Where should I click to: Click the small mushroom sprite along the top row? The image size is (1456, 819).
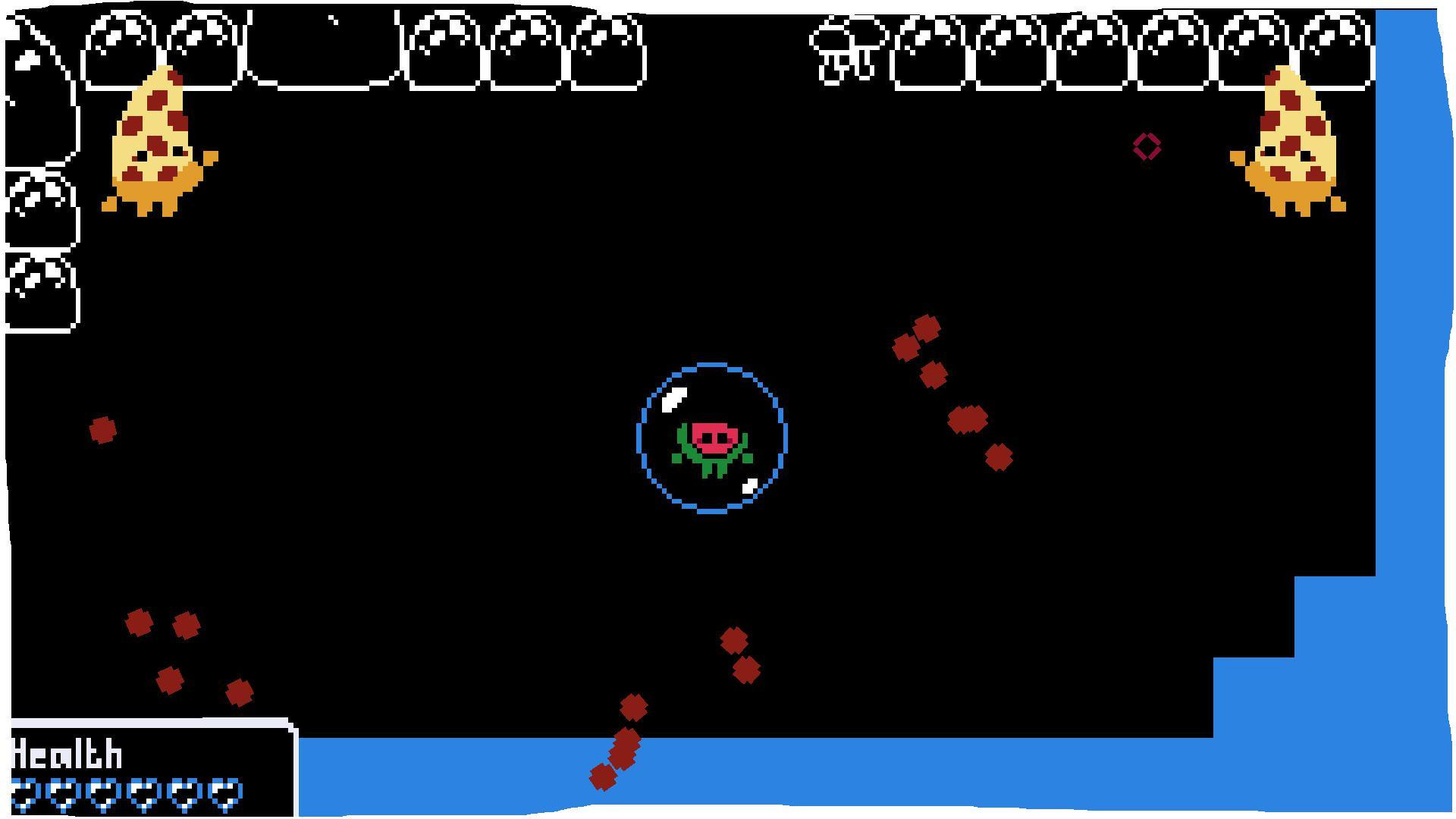click(844, 45)
